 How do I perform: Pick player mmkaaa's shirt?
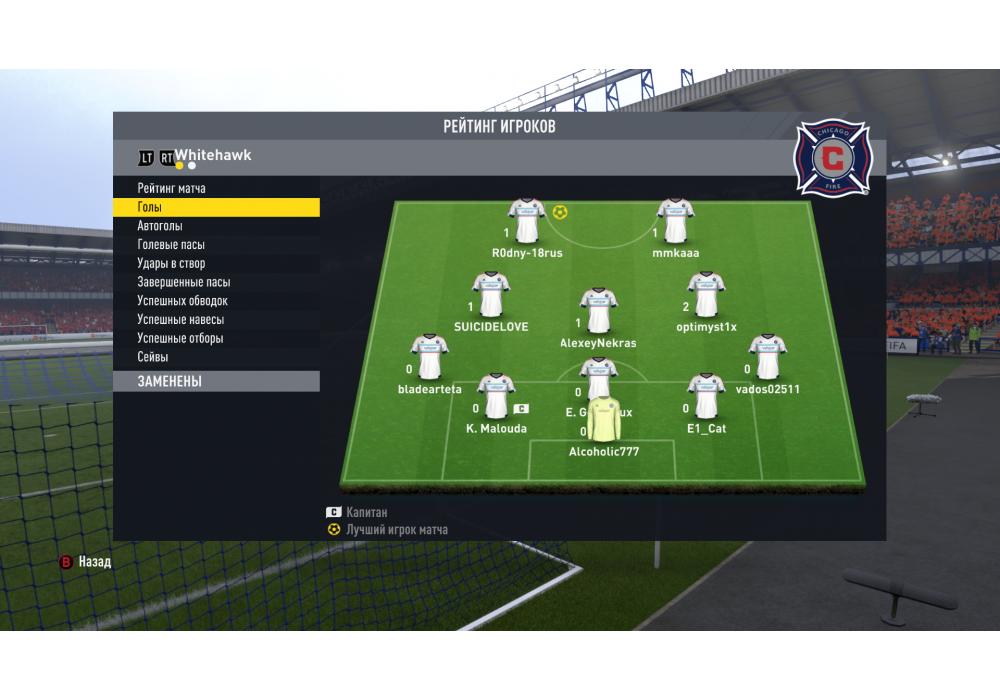pos(676,222)
